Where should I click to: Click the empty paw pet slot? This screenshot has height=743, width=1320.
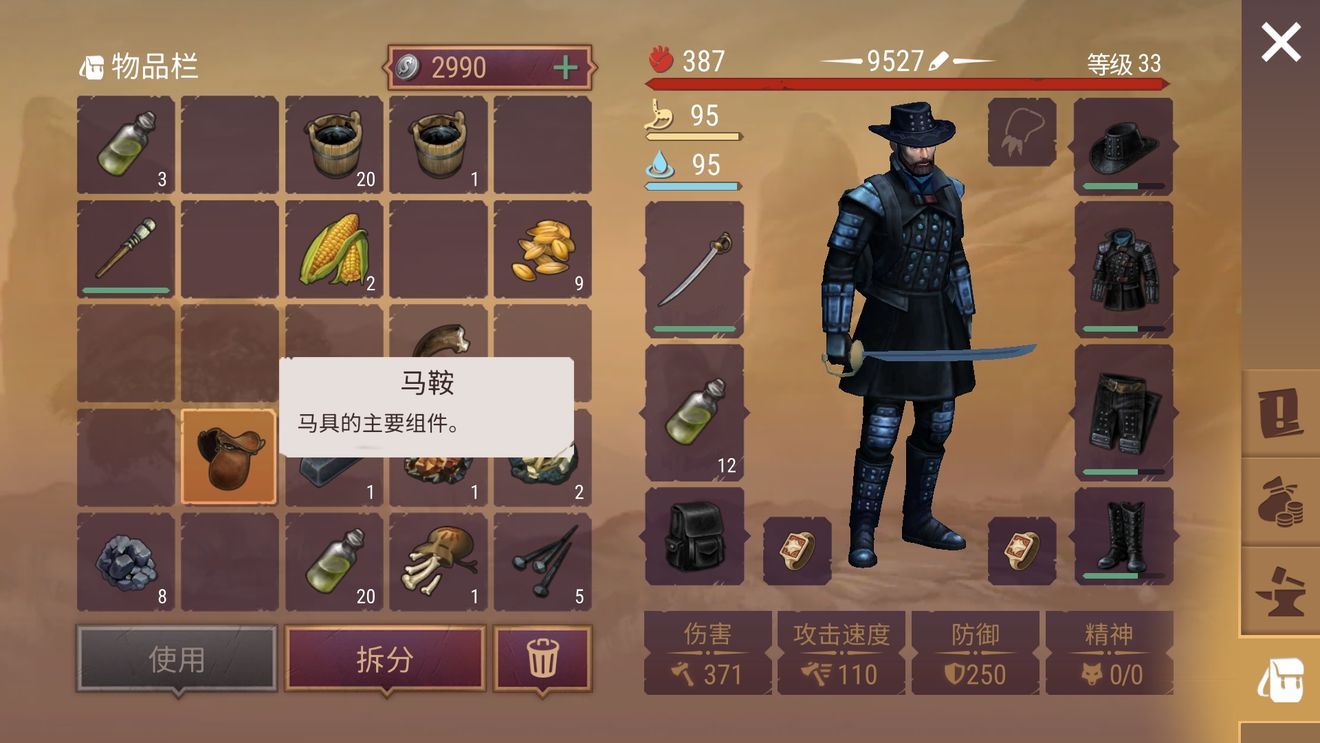(x=1021, y=130)
